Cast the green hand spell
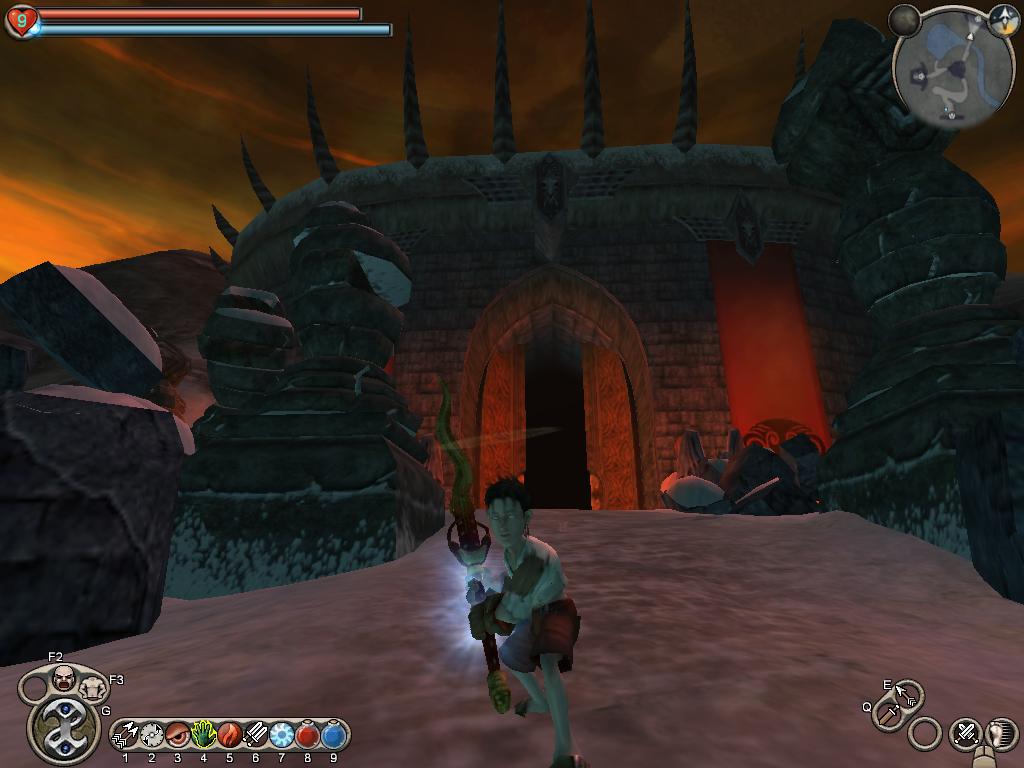This screenshot has width=1024, height=768. [x=204, y=736]
